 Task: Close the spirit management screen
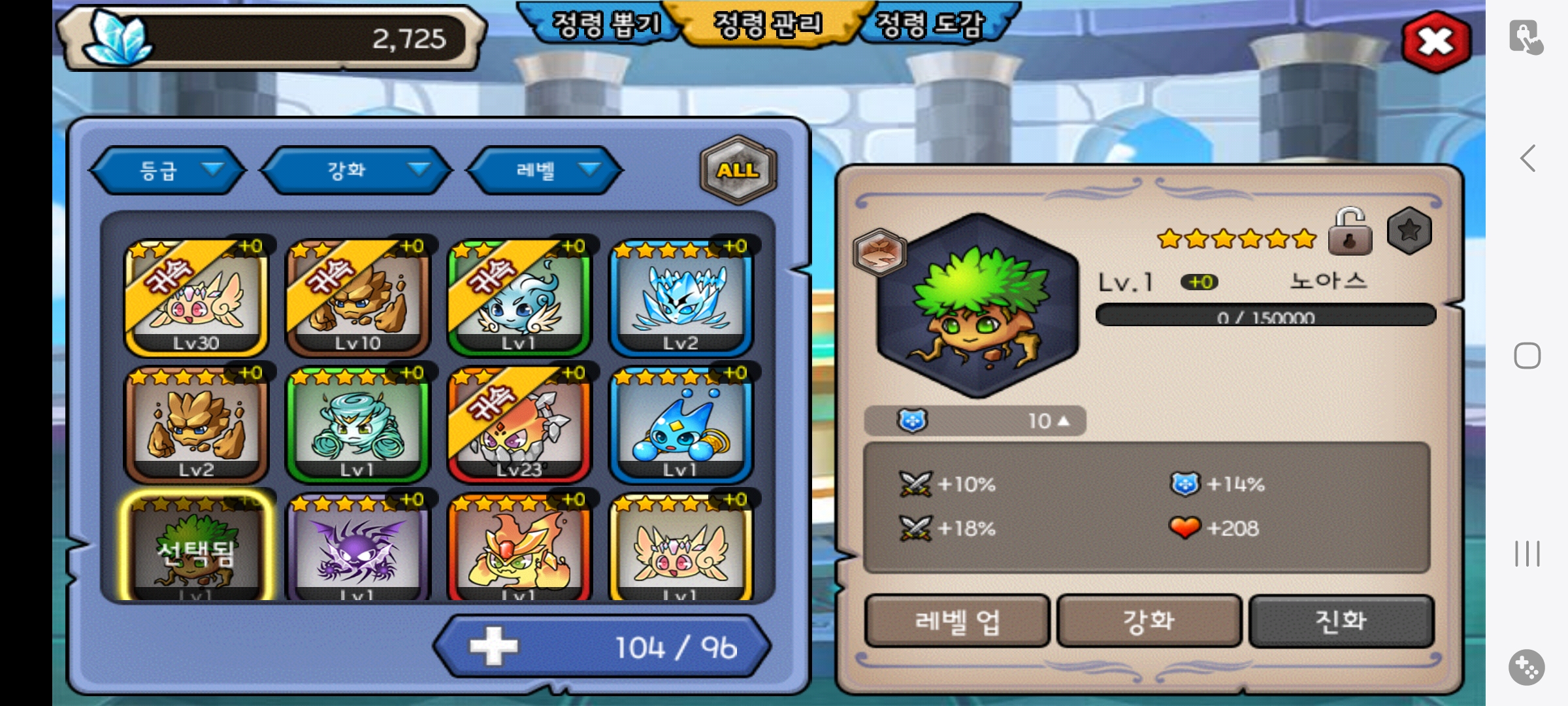[1435, 42]
